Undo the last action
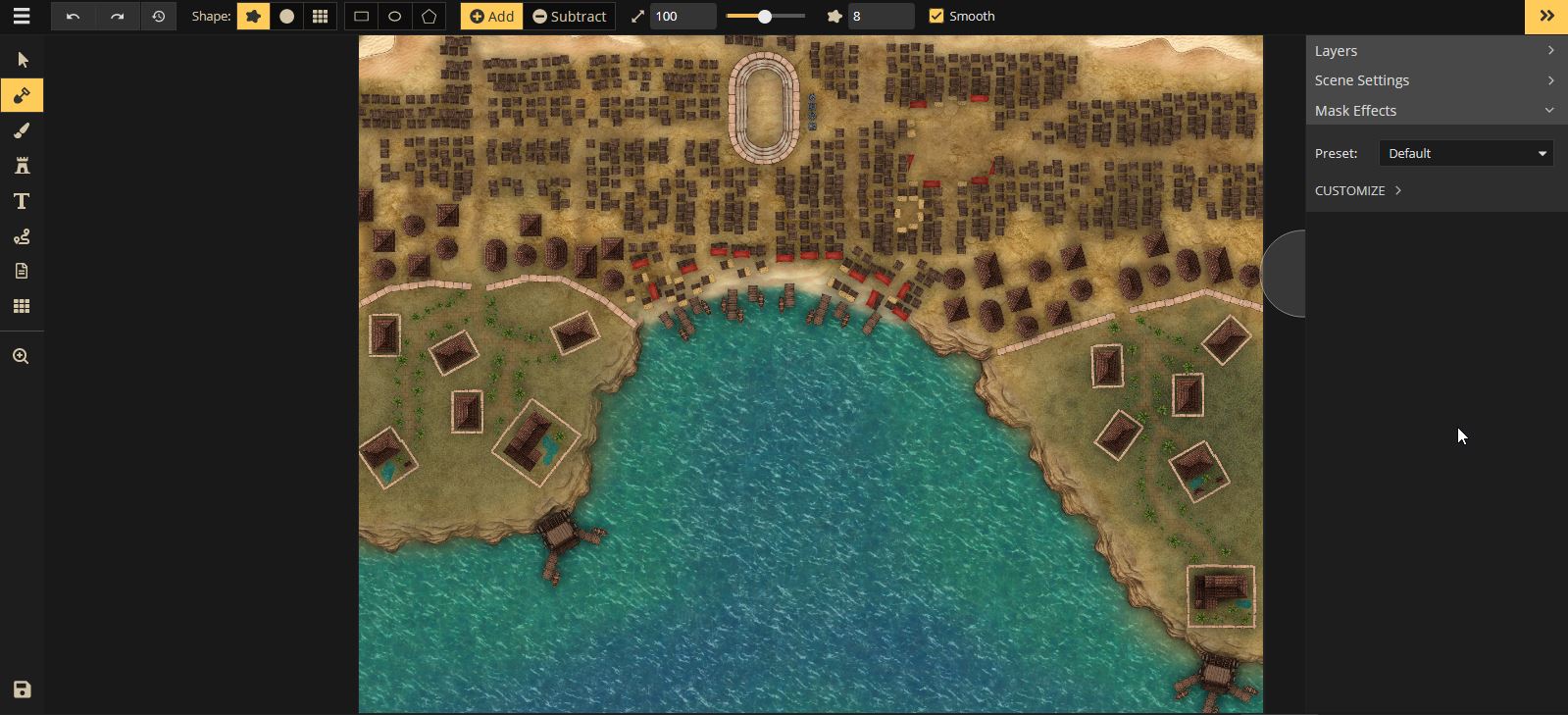 coord(73,16)
